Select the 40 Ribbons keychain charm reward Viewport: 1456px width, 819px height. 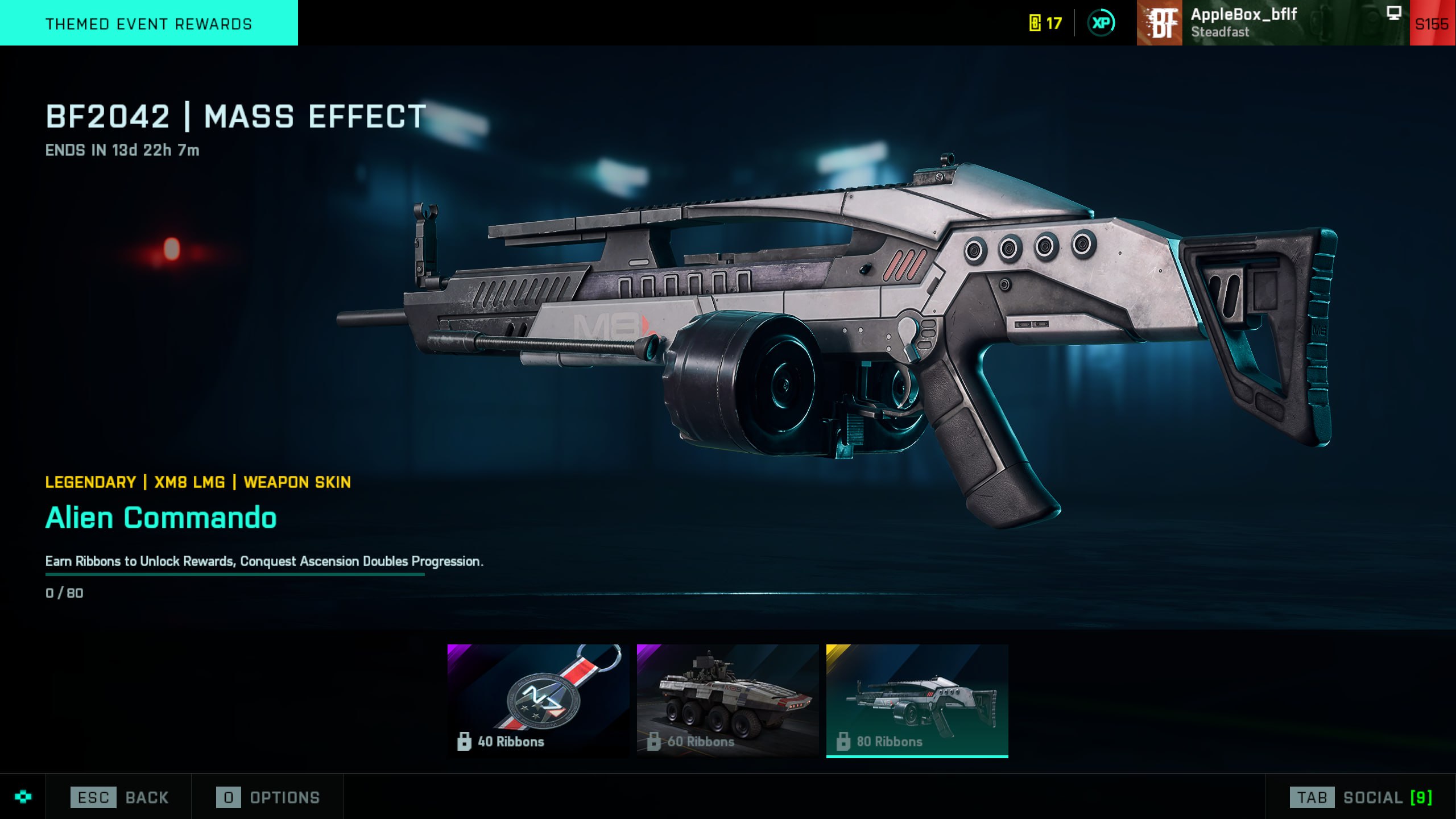(x=538, y=700)
